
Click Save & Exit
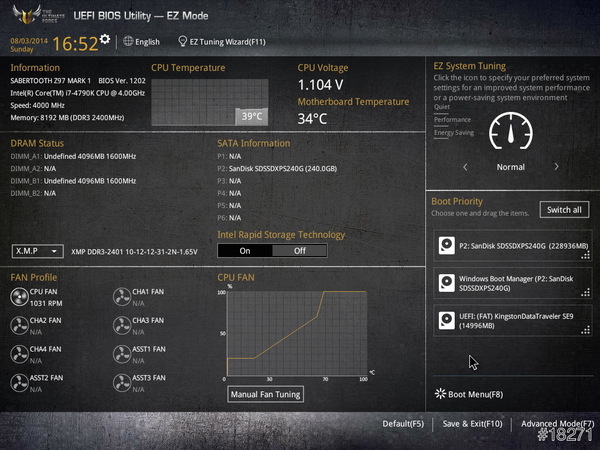tap(472, 424)
